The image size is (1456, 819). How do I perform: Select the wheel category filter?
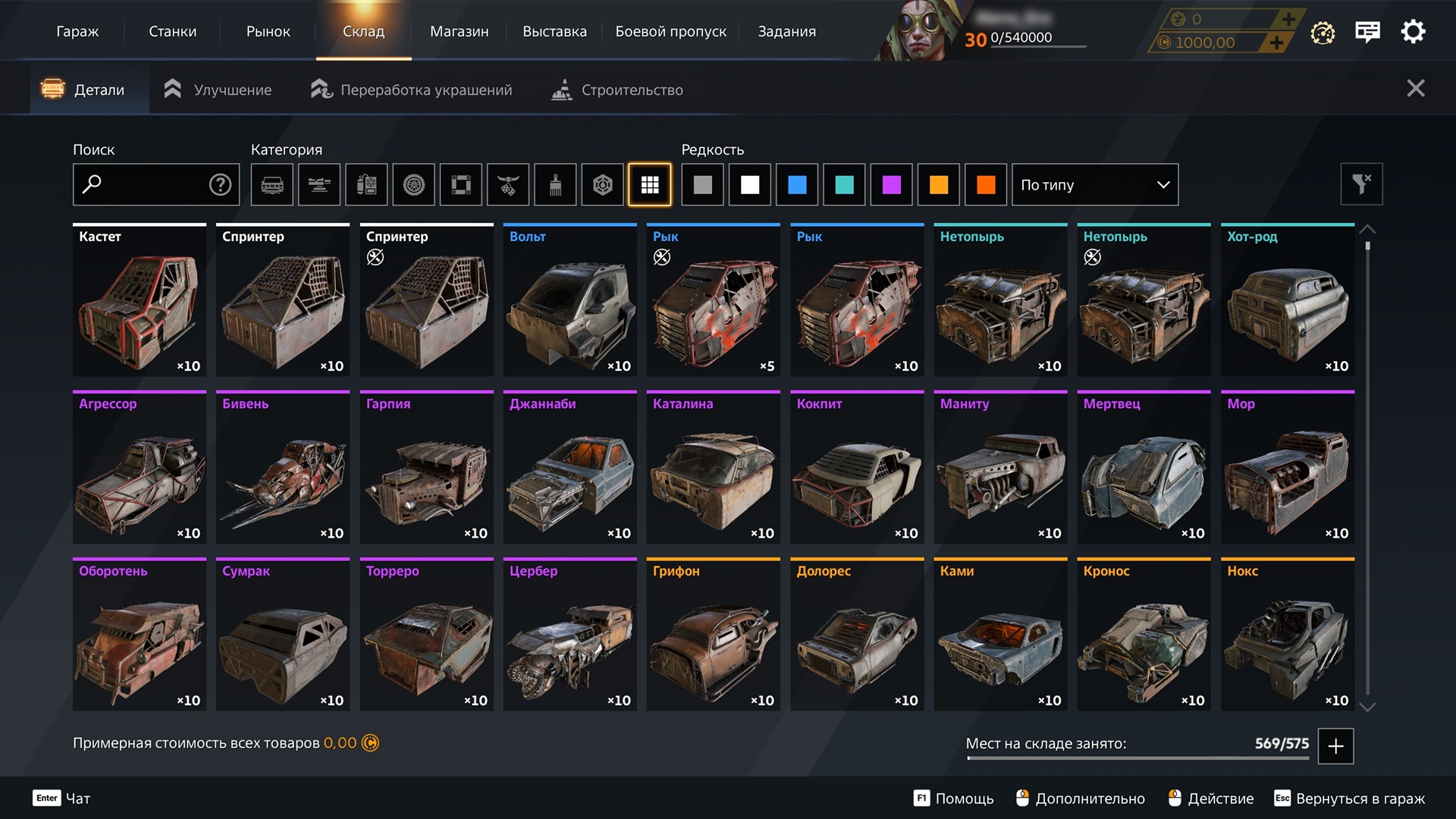pos(413,184)
